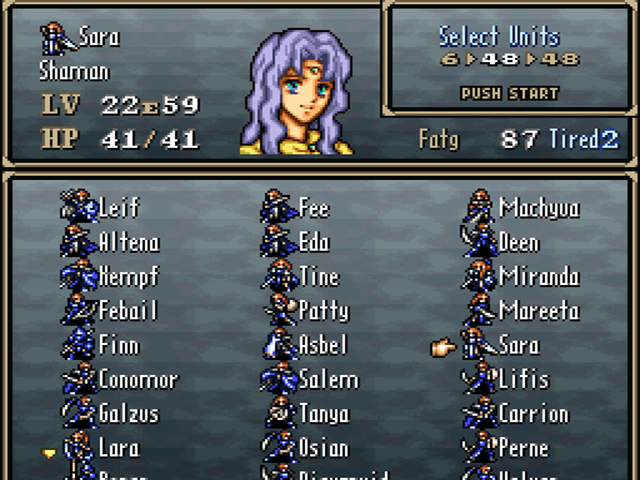Choose Altena for deployment
The image size is (640, 480).
coord(128,242)
